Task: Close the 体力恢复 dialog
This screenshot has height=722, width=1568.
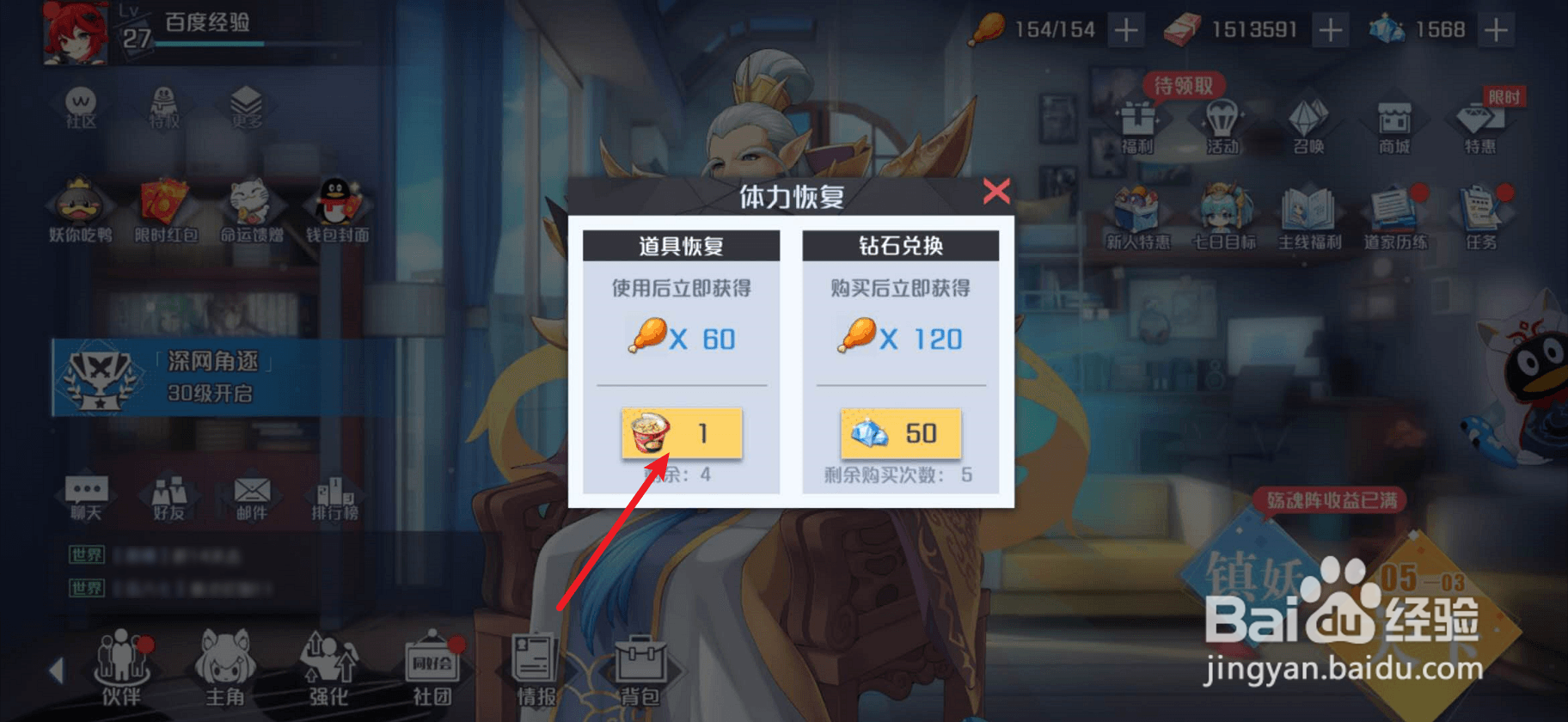Action: (x=995, y=193)
